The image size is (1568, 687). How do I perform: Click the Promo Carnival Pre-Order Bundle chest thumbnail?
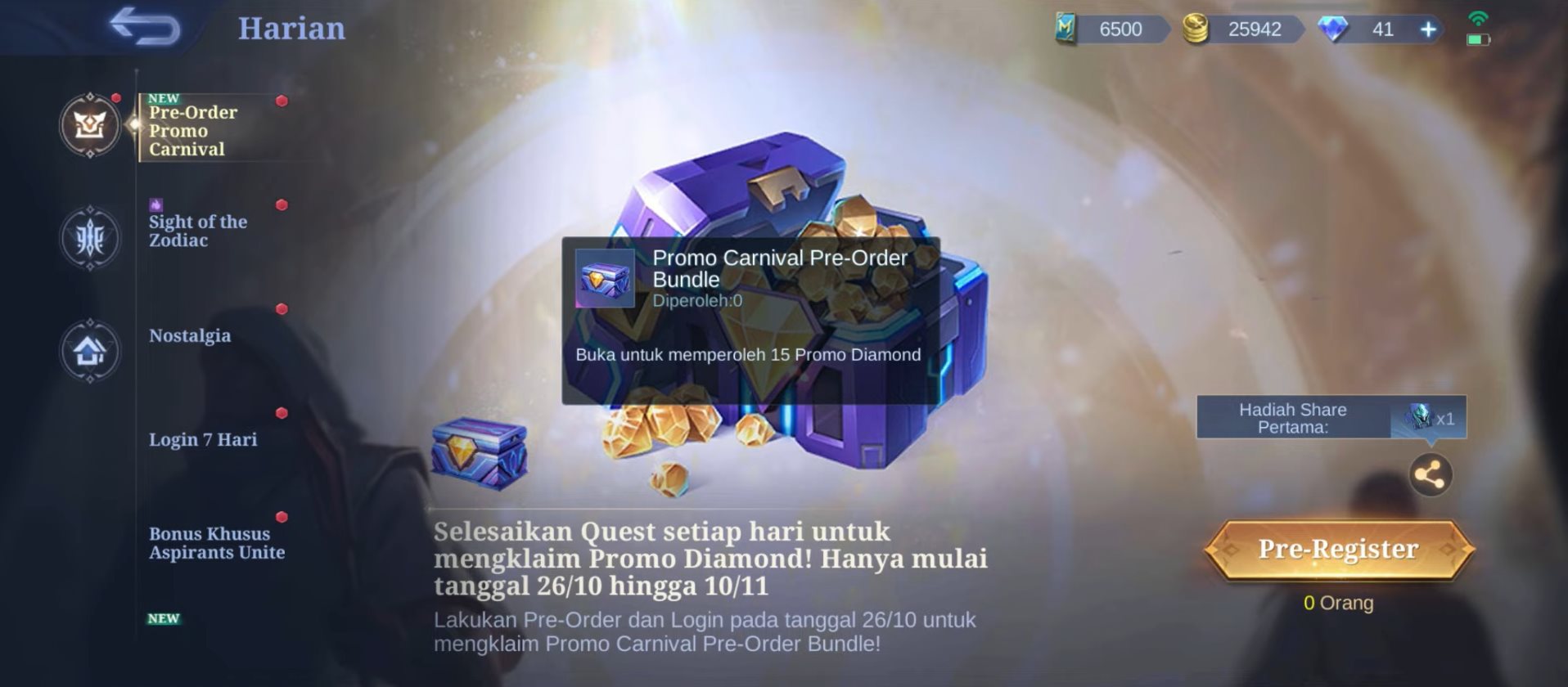606,278
